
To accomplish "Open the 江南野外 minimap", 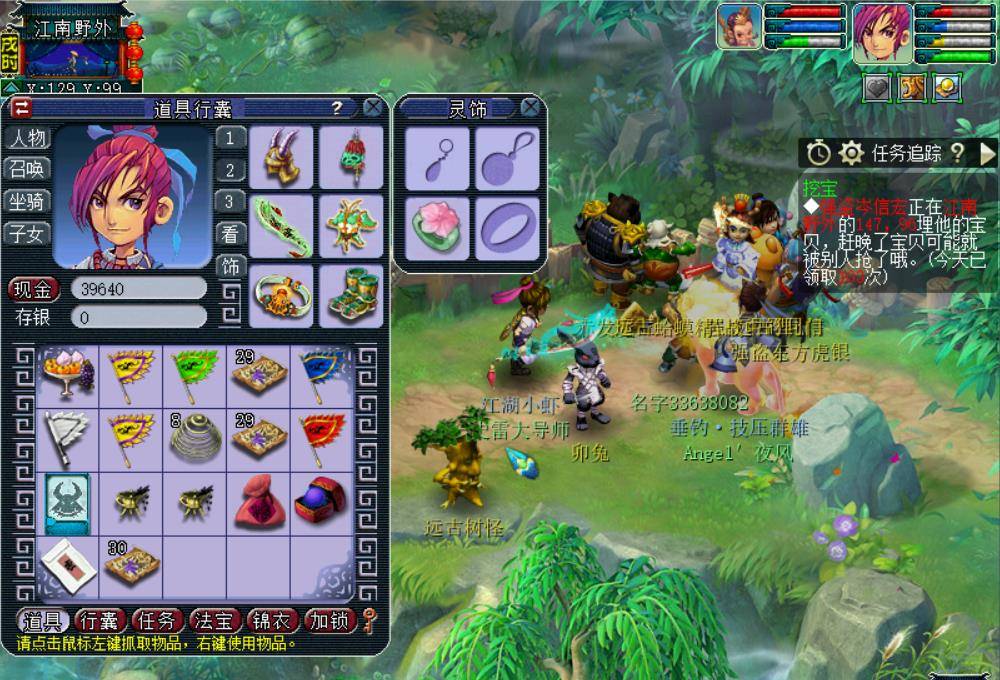I will pyautogui.click(x=72, y=55).
